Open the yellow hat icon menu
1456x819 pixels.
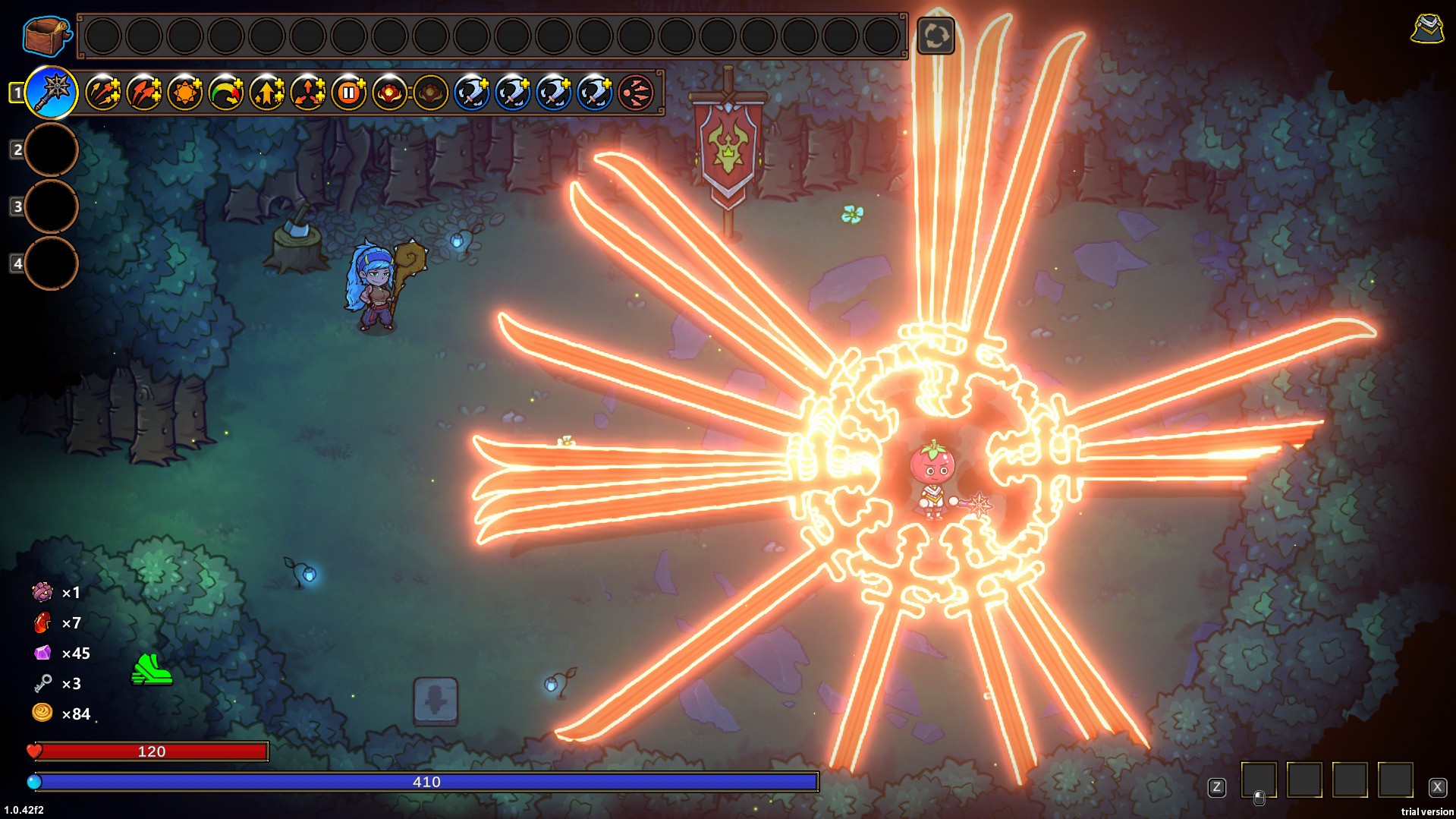(1427, 30)
